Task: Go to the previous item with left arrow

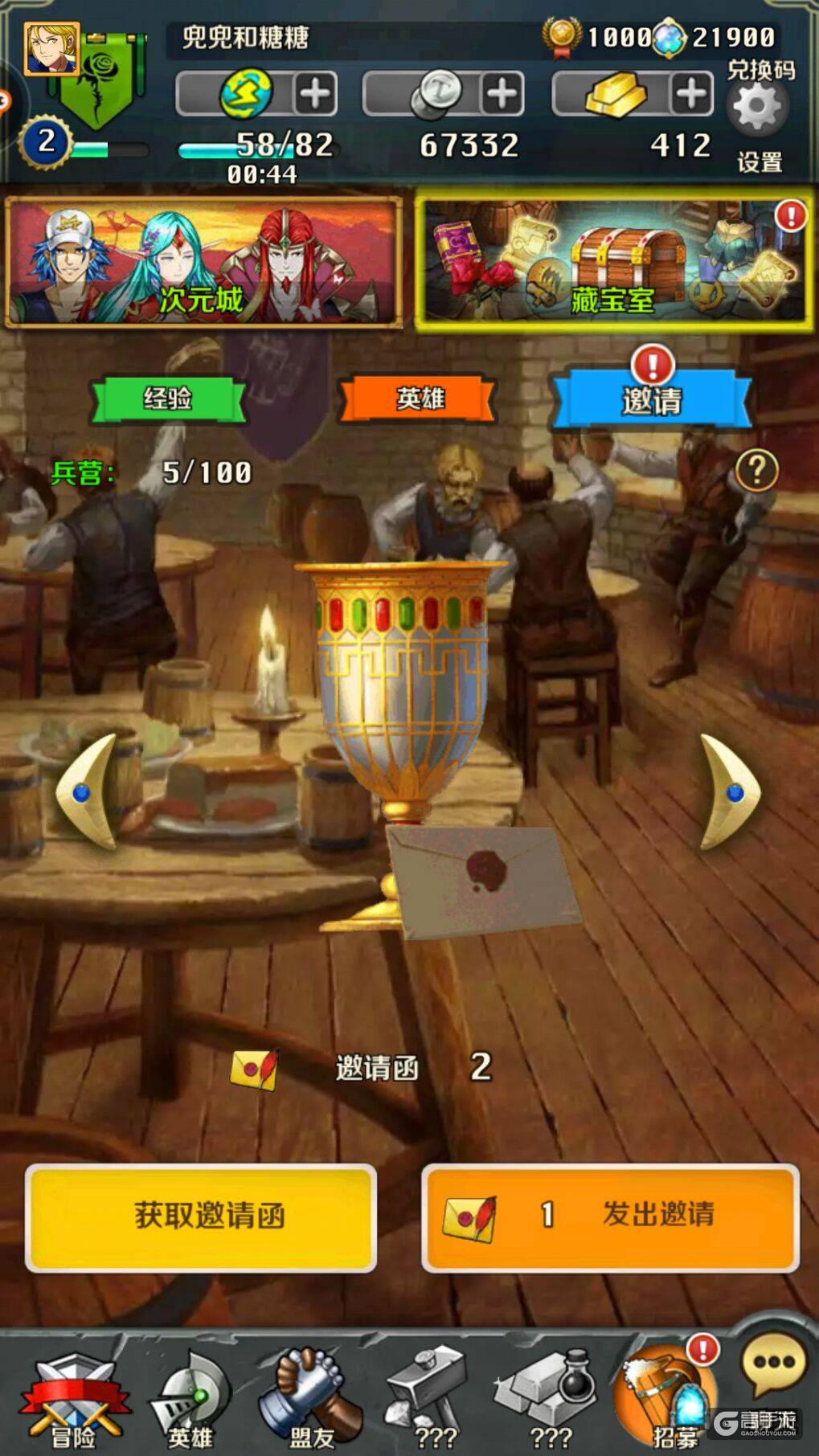Action: pos(88,791)
